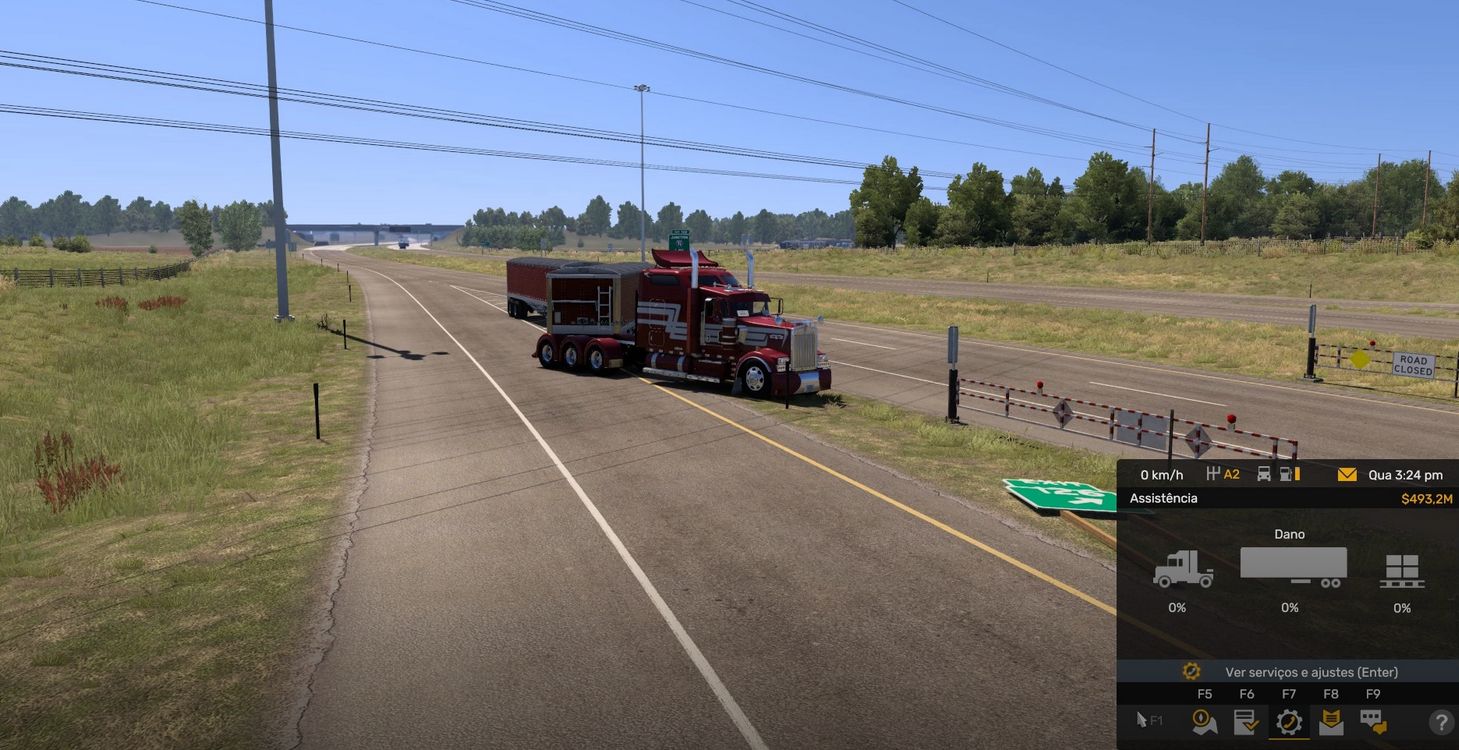The image size is (1459, 750).
Task: Click the envelope mail icon in status bar
Action: (x=1347, y=474)
